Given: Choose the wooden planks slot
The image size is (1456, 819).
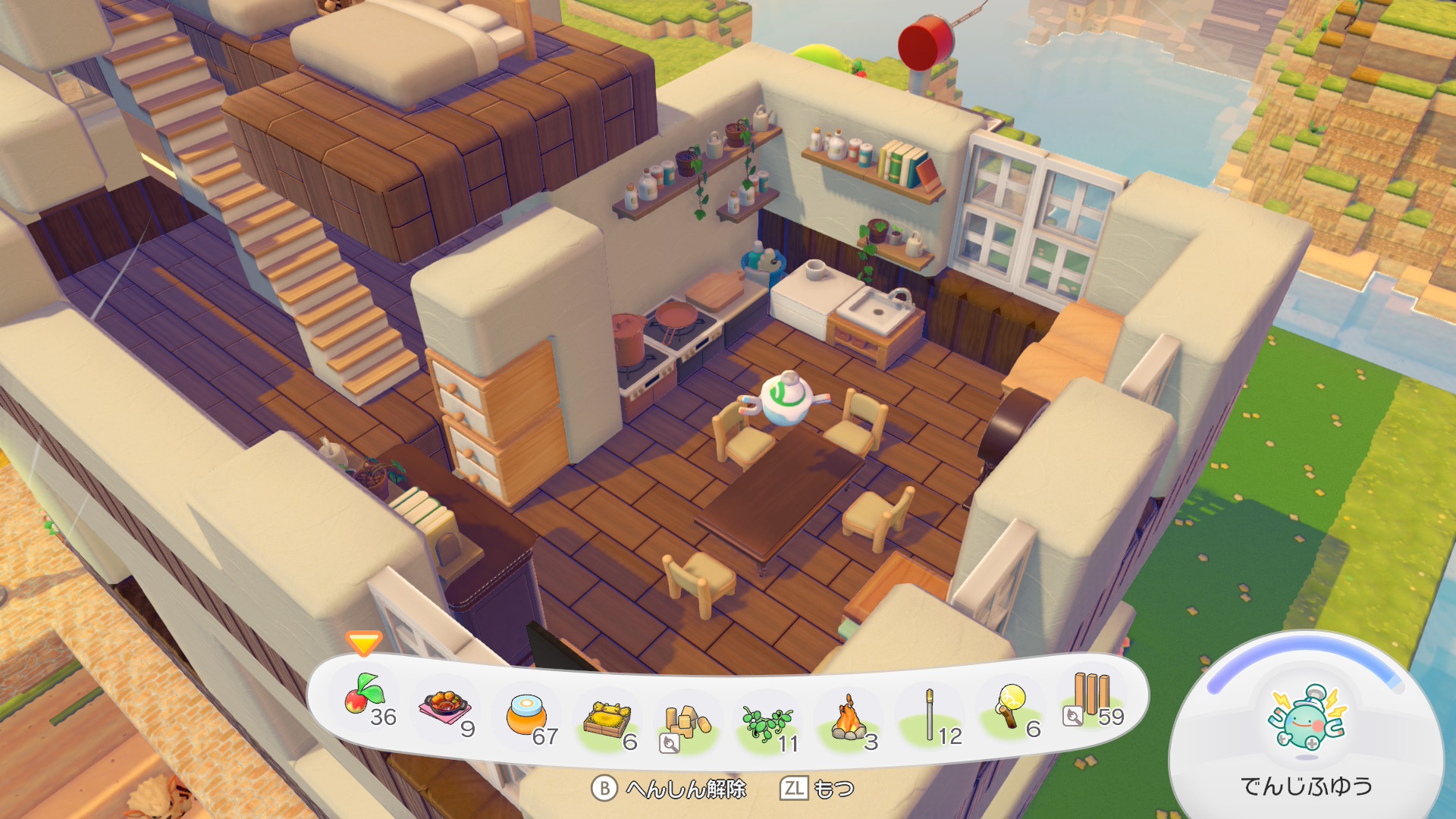Looking at the screenshot, I should point(1092,695).
